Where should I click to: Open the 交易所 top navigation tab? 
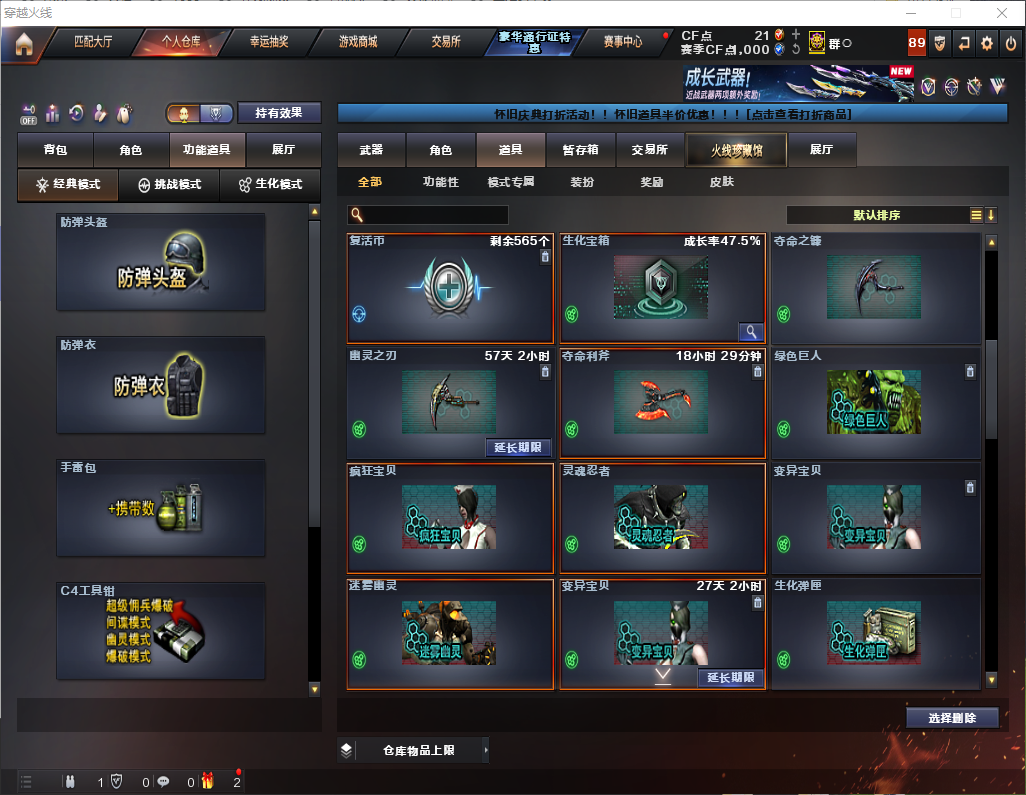446,42
